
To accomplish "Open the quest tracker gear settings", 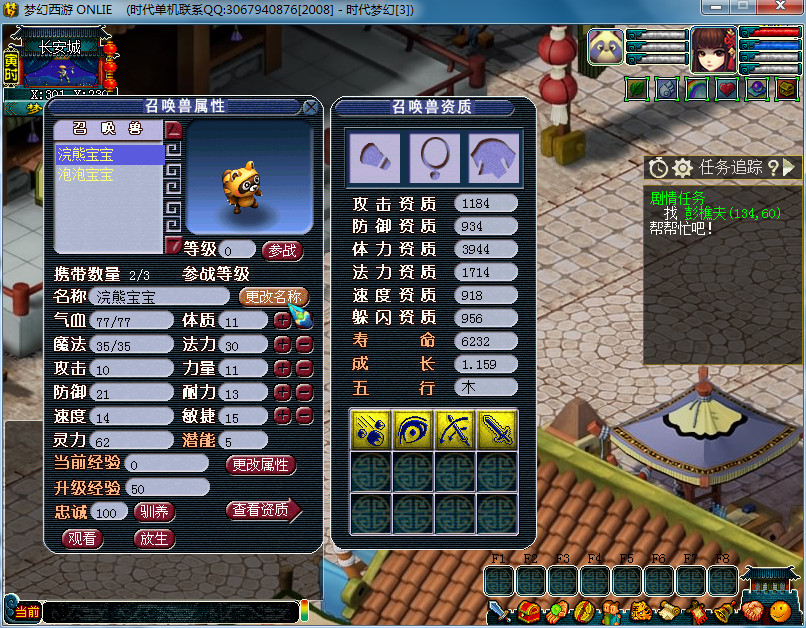I will pyautogui.click(x=682, y=168).
